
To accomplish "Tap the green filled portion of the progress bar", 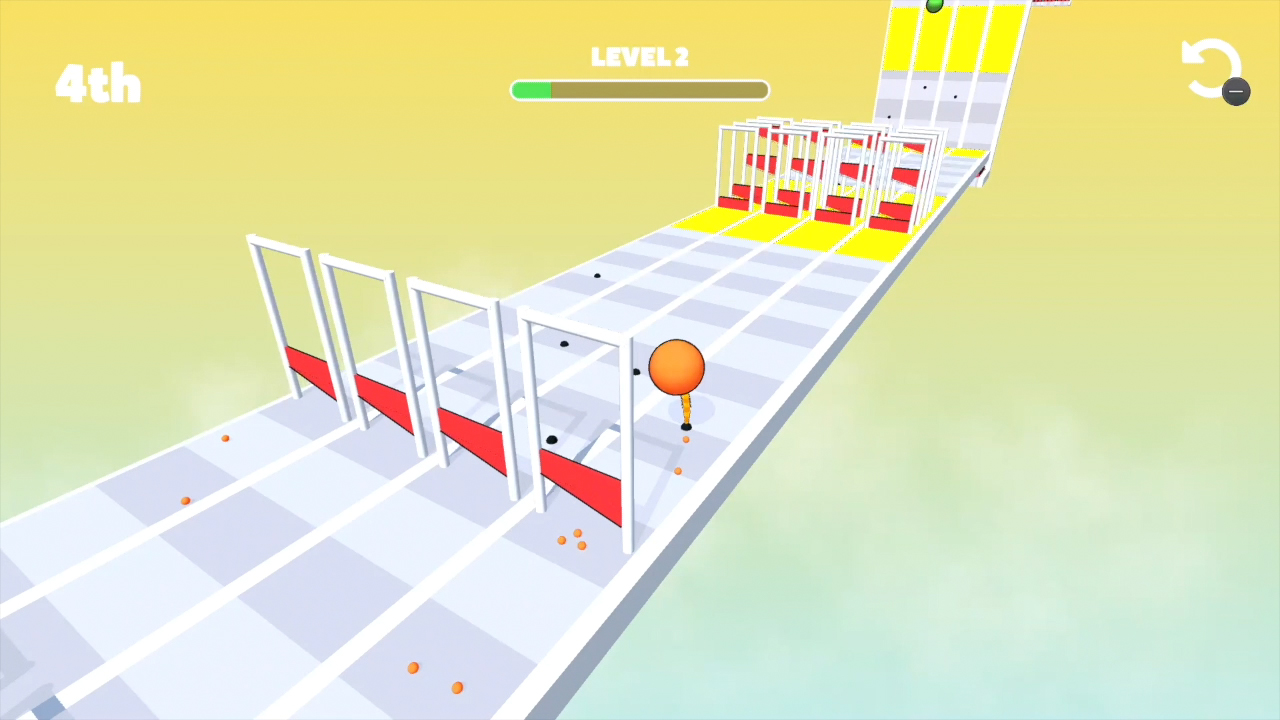I will click(530, 90).
